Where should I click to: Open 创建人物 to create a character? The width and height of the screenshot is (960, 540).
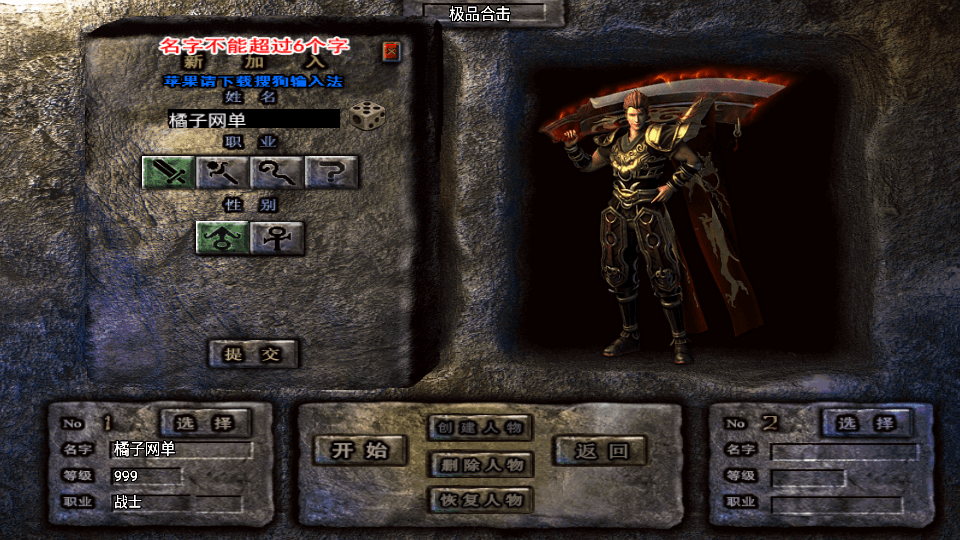pyautogui.click(x=480, y=428)
